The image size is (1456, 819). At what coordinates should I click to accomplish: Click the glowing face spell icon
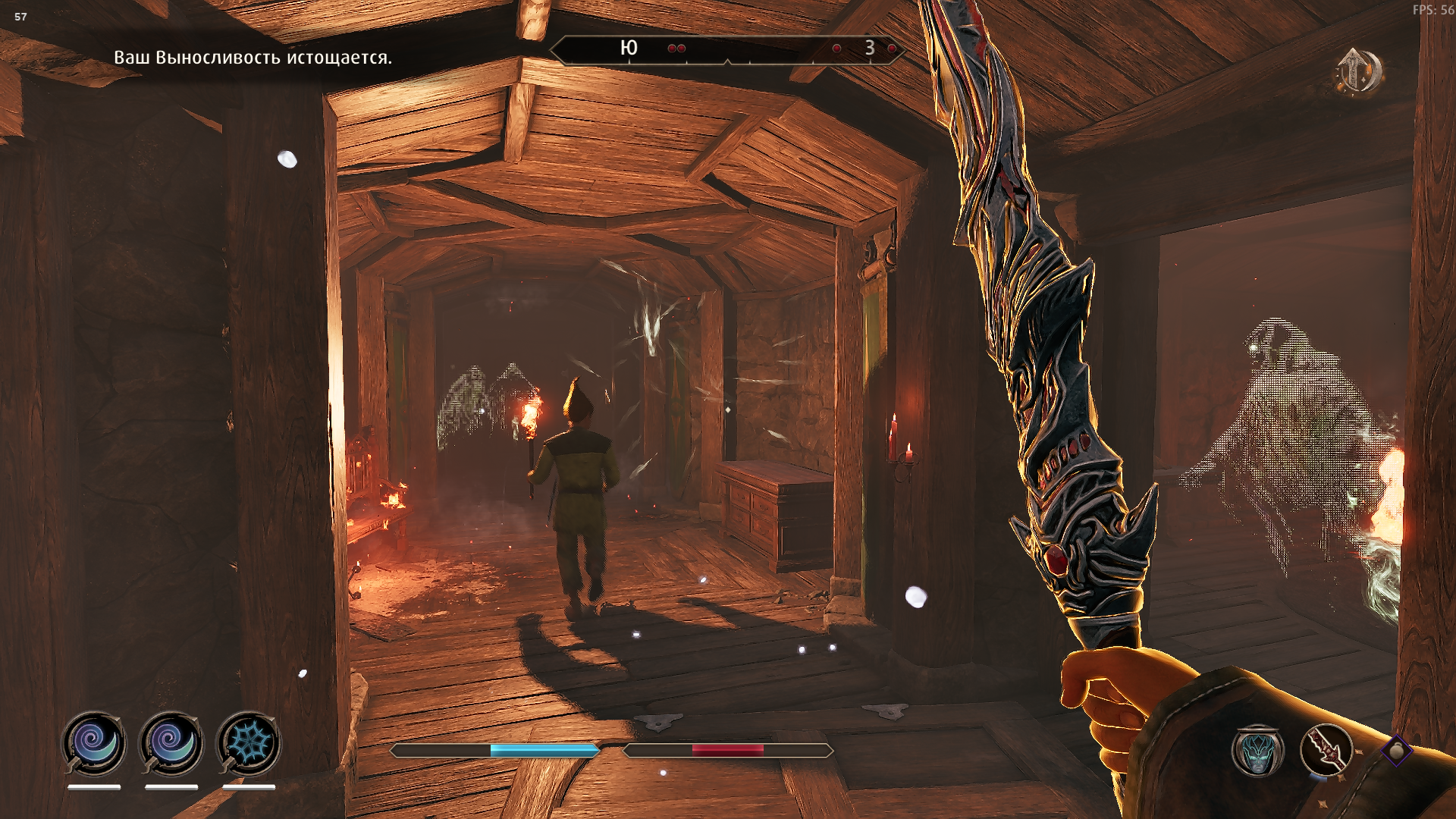[1257, 751]
